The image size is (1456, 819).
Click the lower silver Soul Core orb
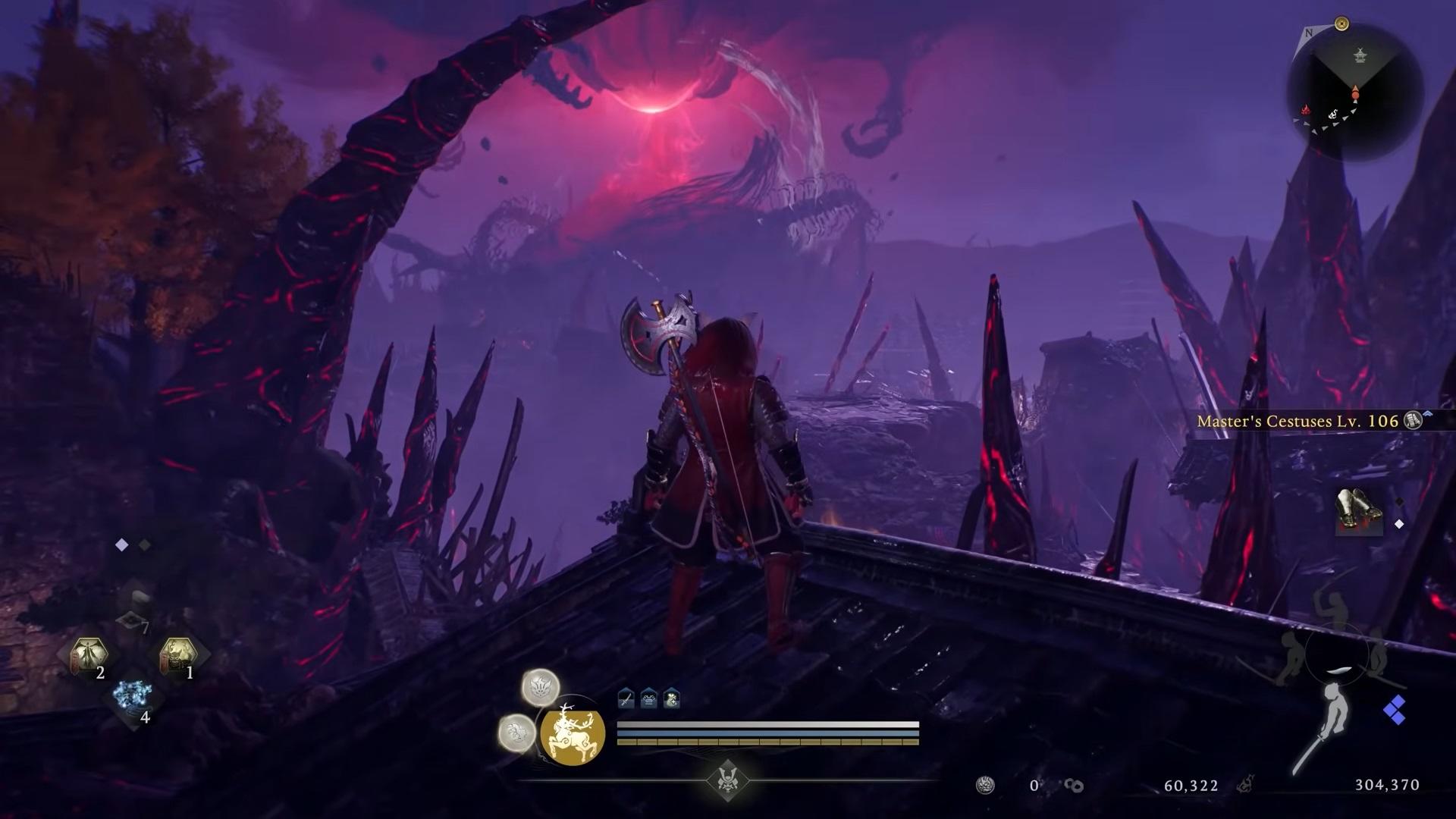(x=517, y=733)
